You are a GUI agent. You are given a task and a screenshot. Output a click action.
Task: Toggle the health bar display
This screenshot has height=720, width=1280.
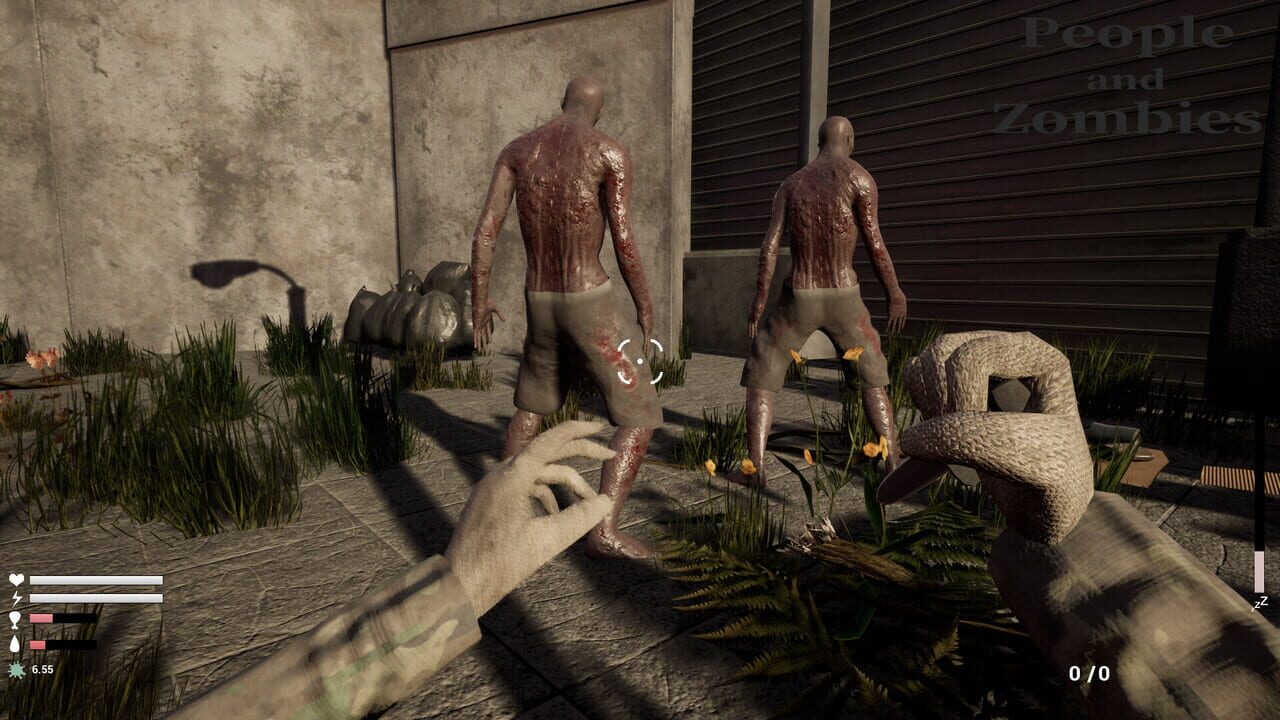click(96, 579)
